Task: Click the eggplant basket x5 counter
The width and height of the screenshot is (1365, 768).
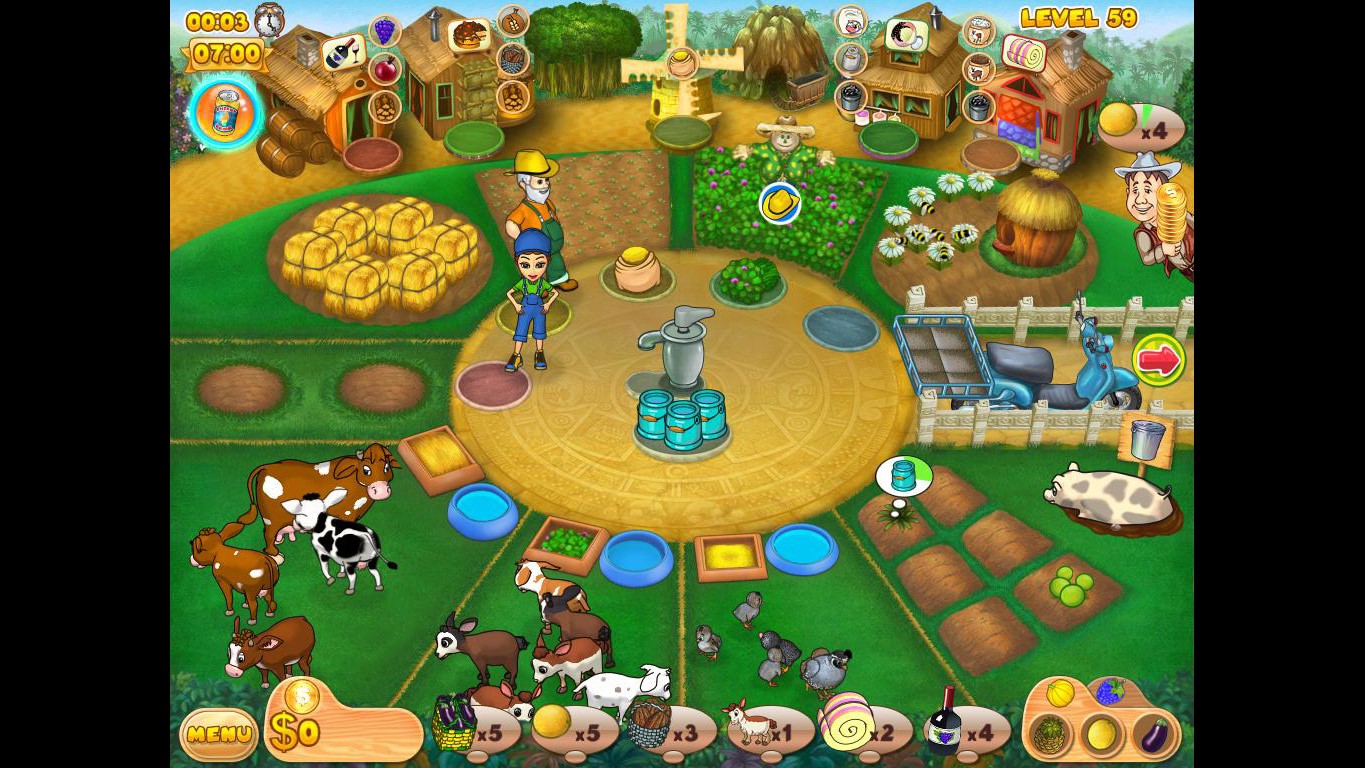Action: point(470,730)
